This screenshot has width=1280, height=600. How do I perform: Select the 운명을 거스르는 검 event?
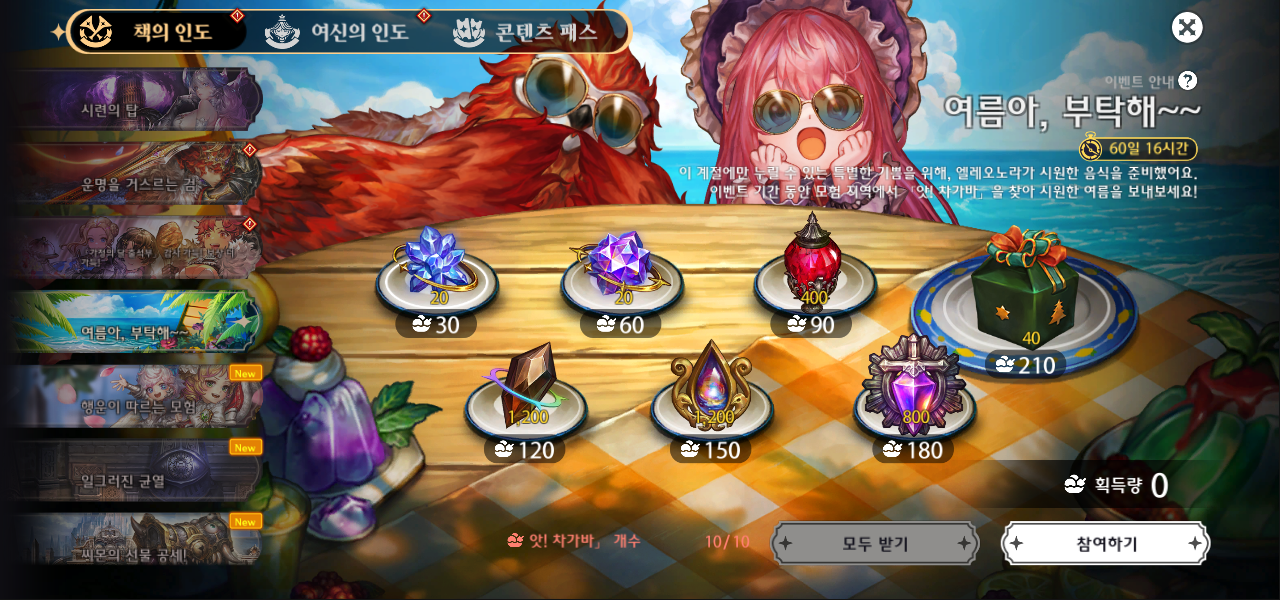[137, 174]
